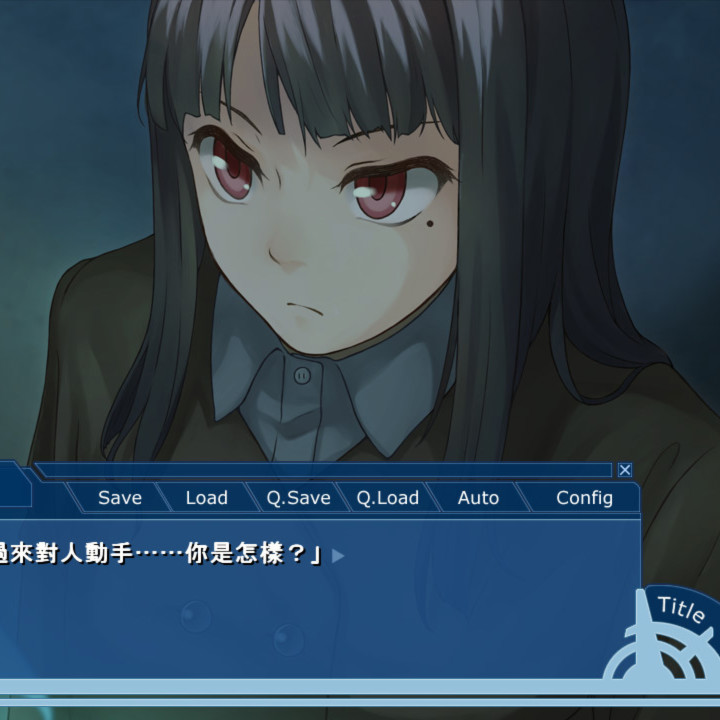
Task: Open the Save menu
Action: 120,498
